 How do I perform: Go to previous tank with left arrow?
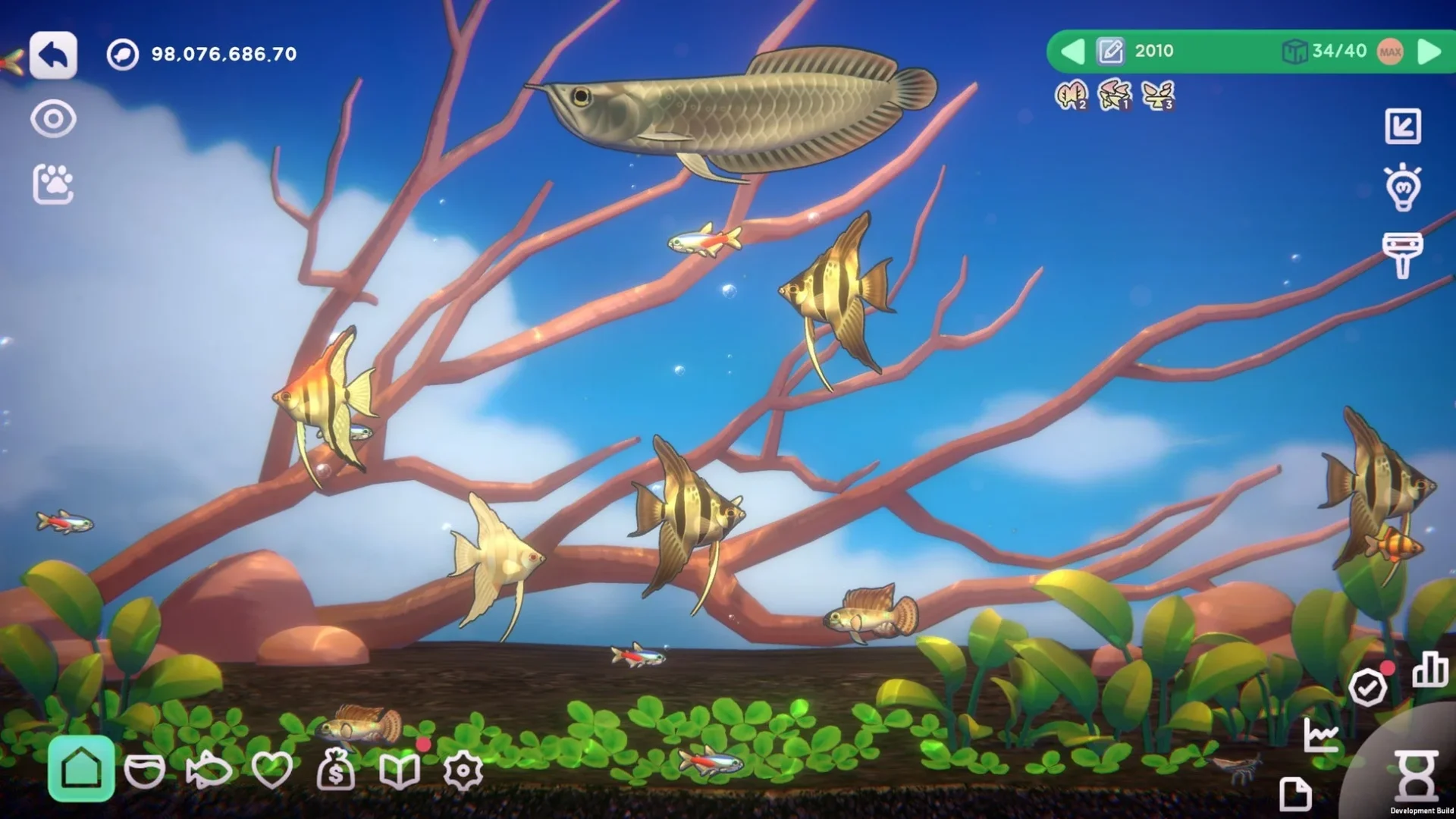tap(1072, 52)
